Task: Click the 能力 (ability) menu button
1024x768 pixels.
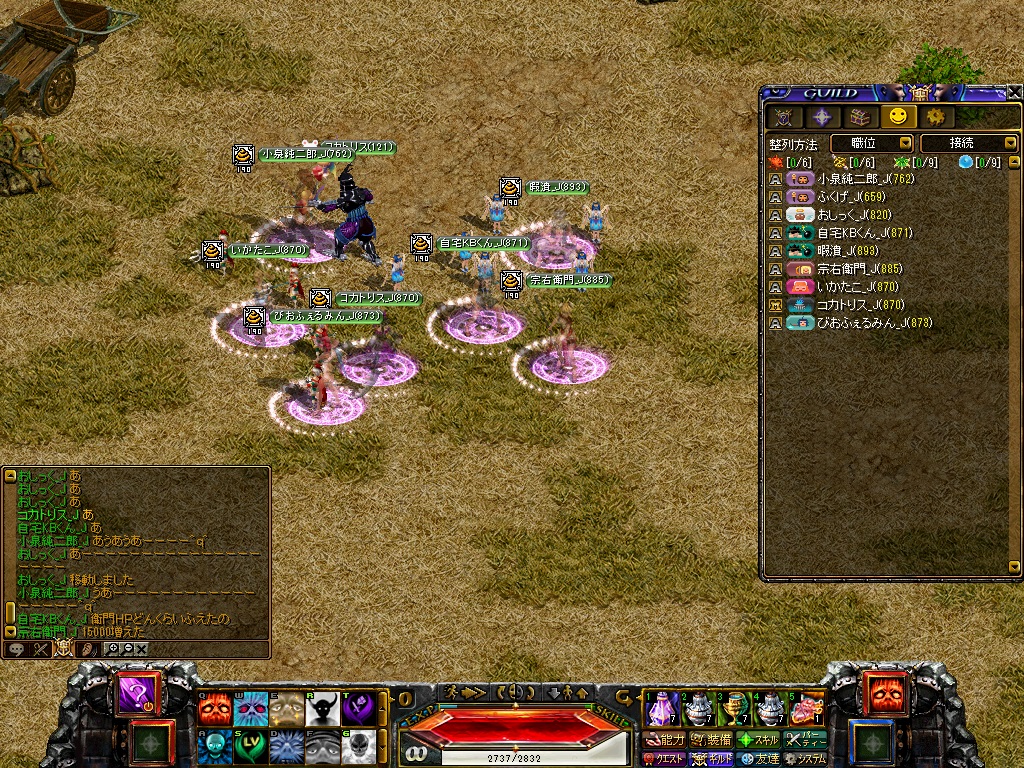Action: [664, 740]
